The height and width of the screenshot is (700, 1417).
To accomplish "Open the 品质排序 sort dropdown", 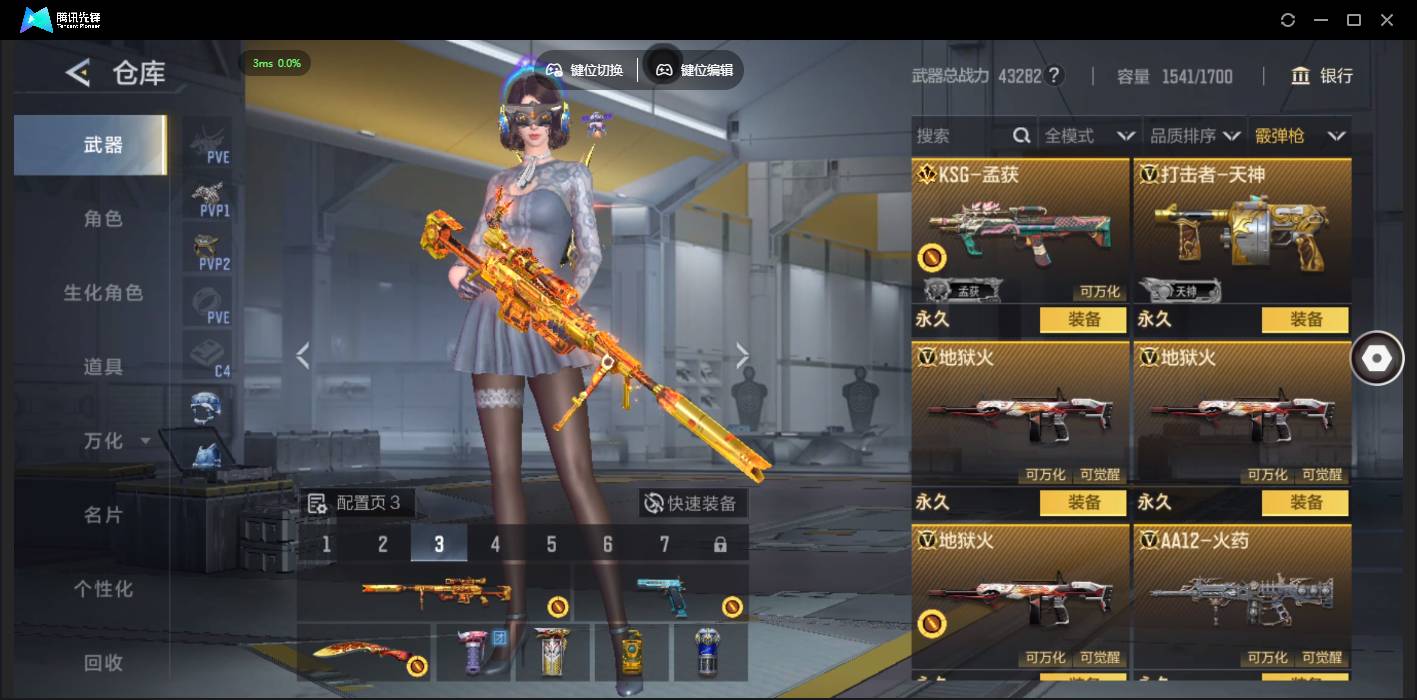I will click(1195, 136).
